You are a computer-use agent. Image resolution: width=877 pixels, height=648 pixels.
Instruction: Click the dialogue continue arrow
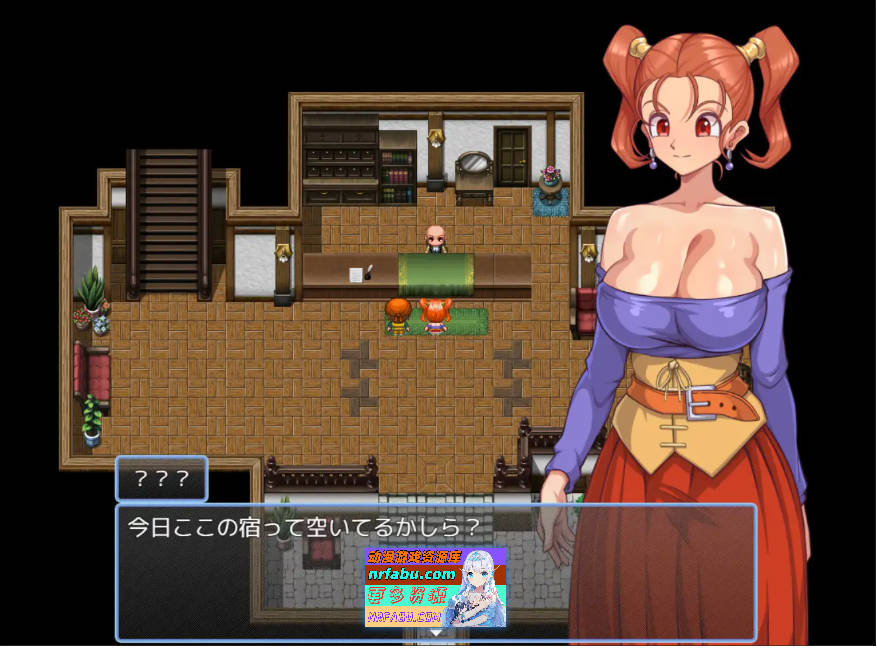tap(436, 633)
